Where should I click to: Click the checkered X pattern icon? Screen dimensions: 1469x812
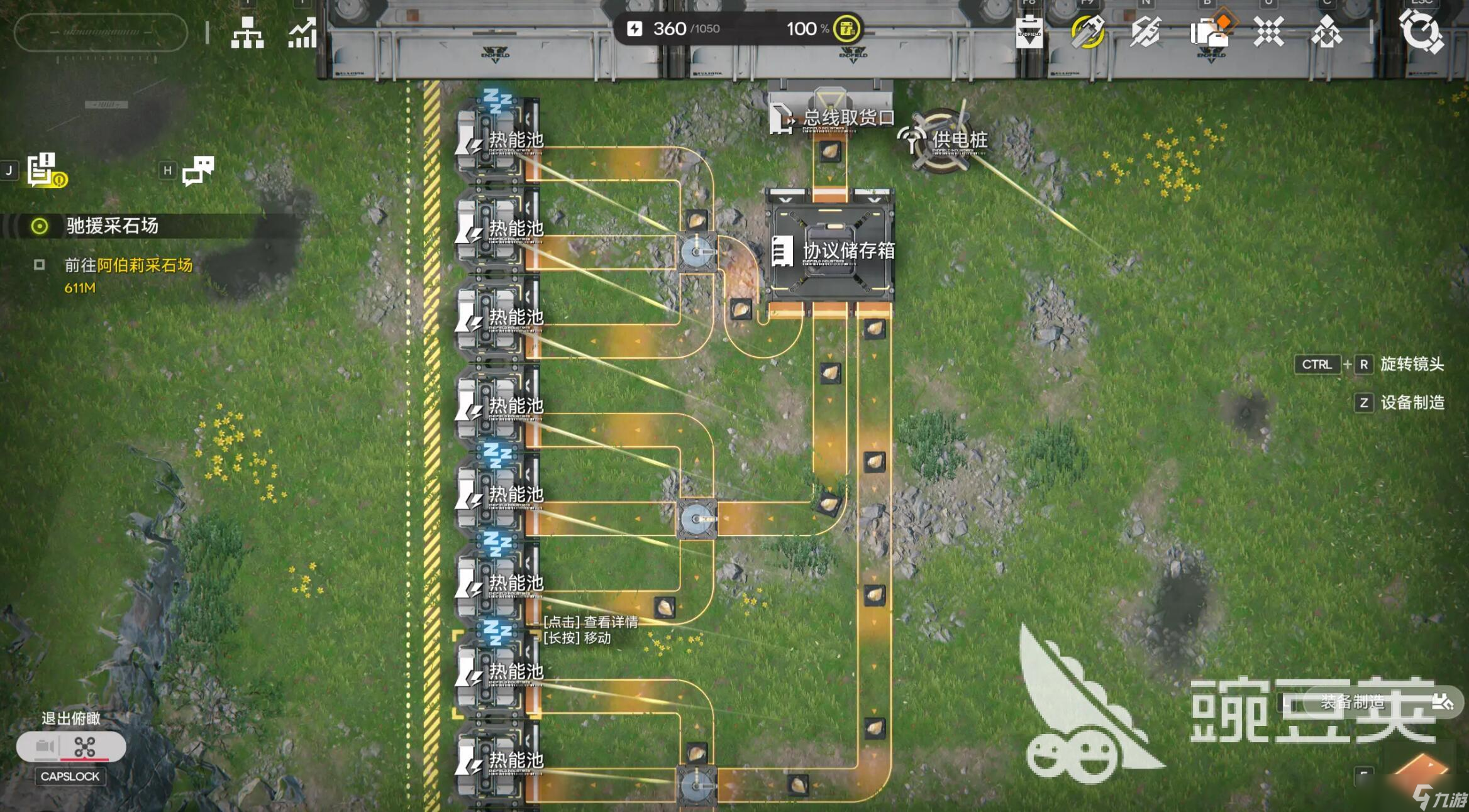point(1268,31)
